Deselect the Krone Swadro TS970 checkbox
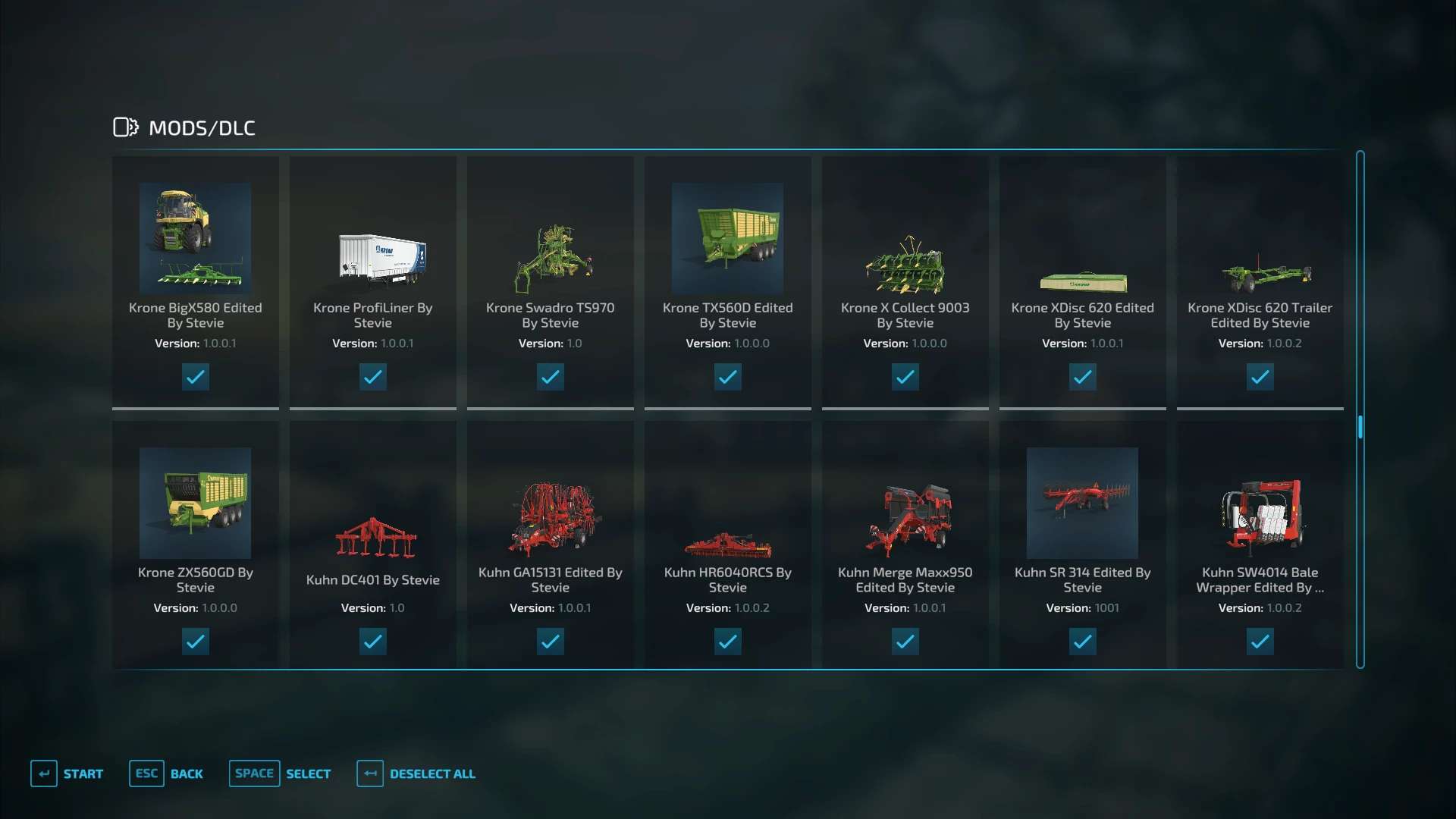The image size is (1456, 819). [x=551, y=377]
